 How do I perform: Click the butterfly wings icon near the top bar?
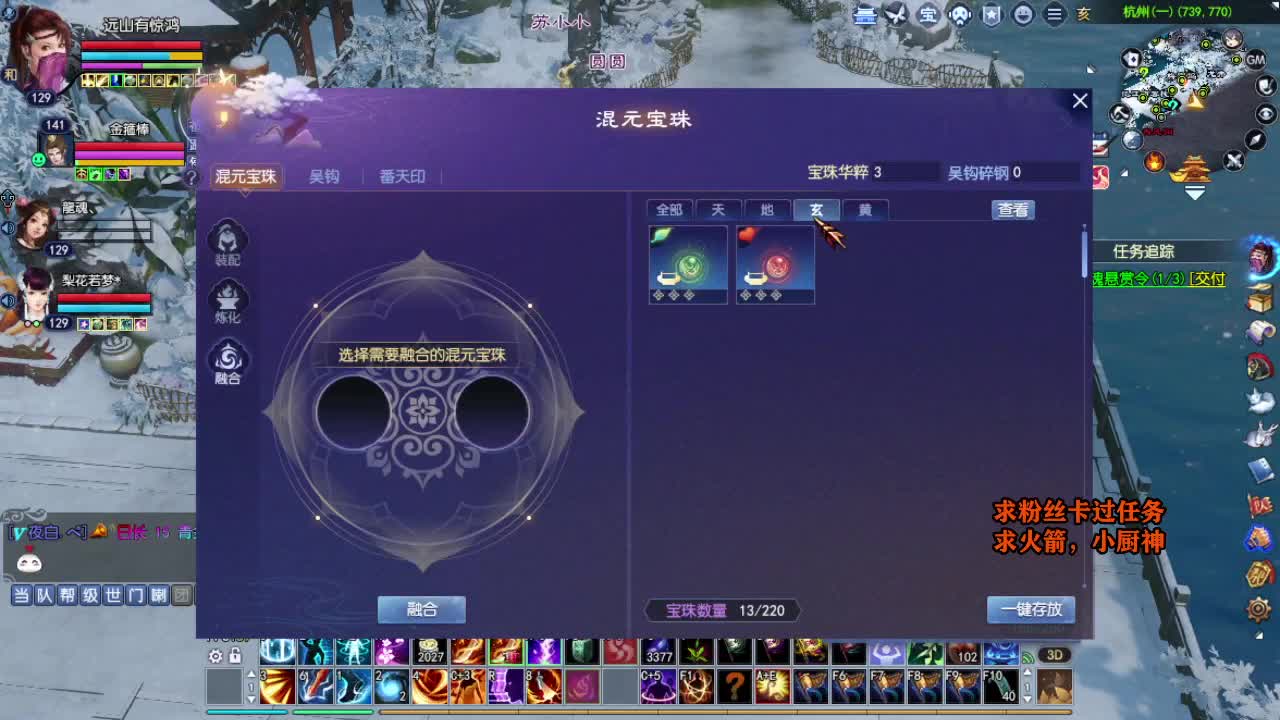[893, 15]
